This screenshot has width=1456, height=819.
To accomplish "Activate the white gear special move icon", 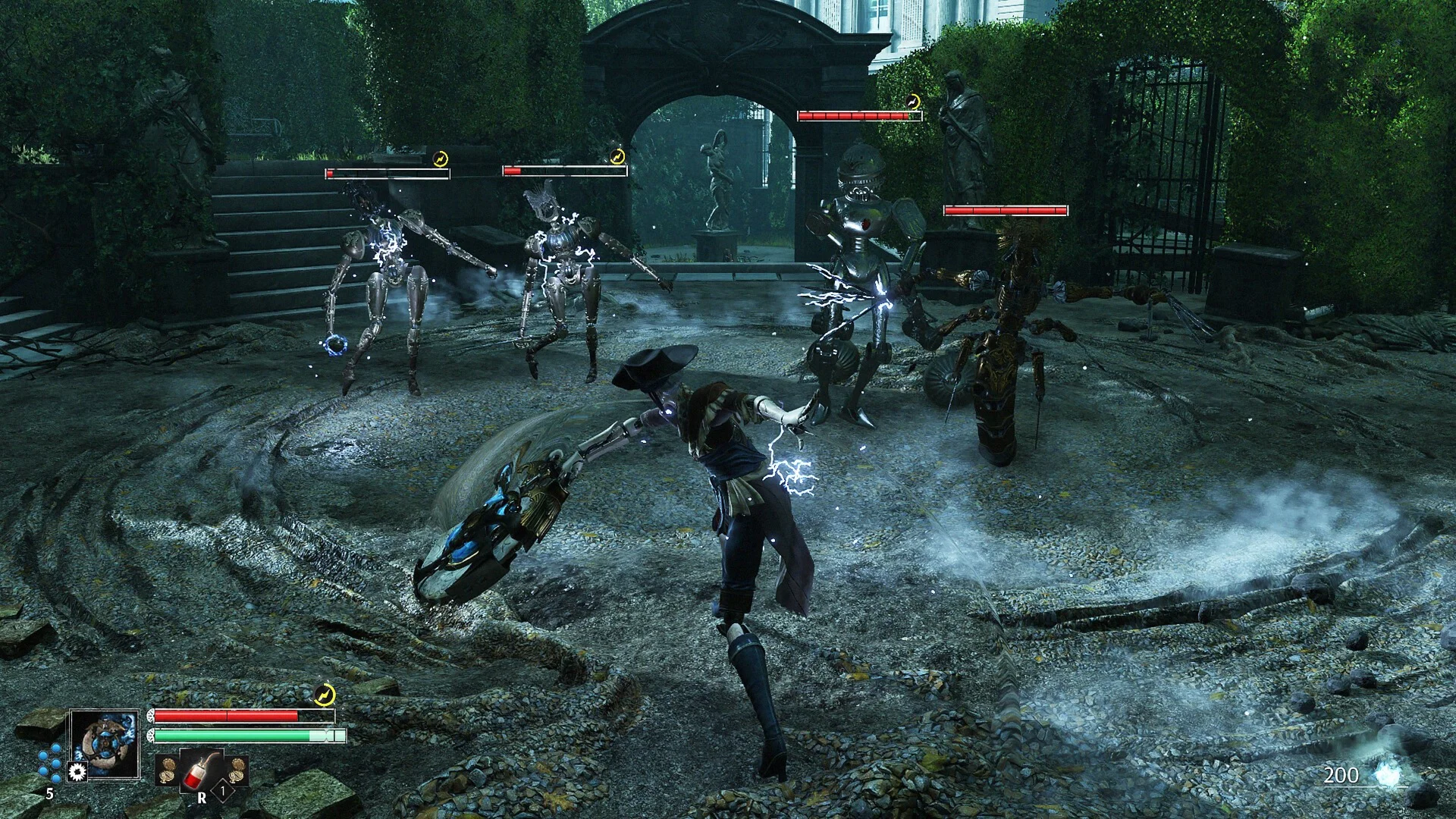I will 77,772.
